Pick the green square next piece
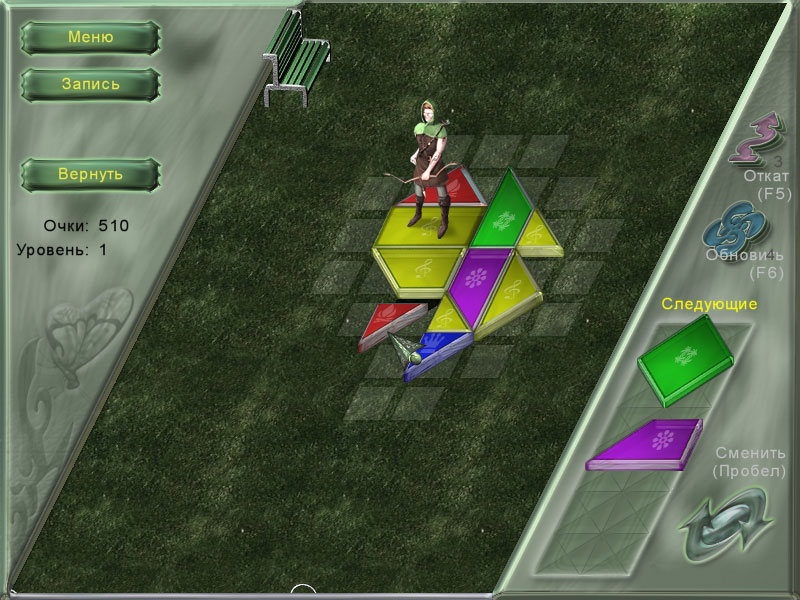Image resolution: width=800 pixels, height=600 pixels. 684,356
